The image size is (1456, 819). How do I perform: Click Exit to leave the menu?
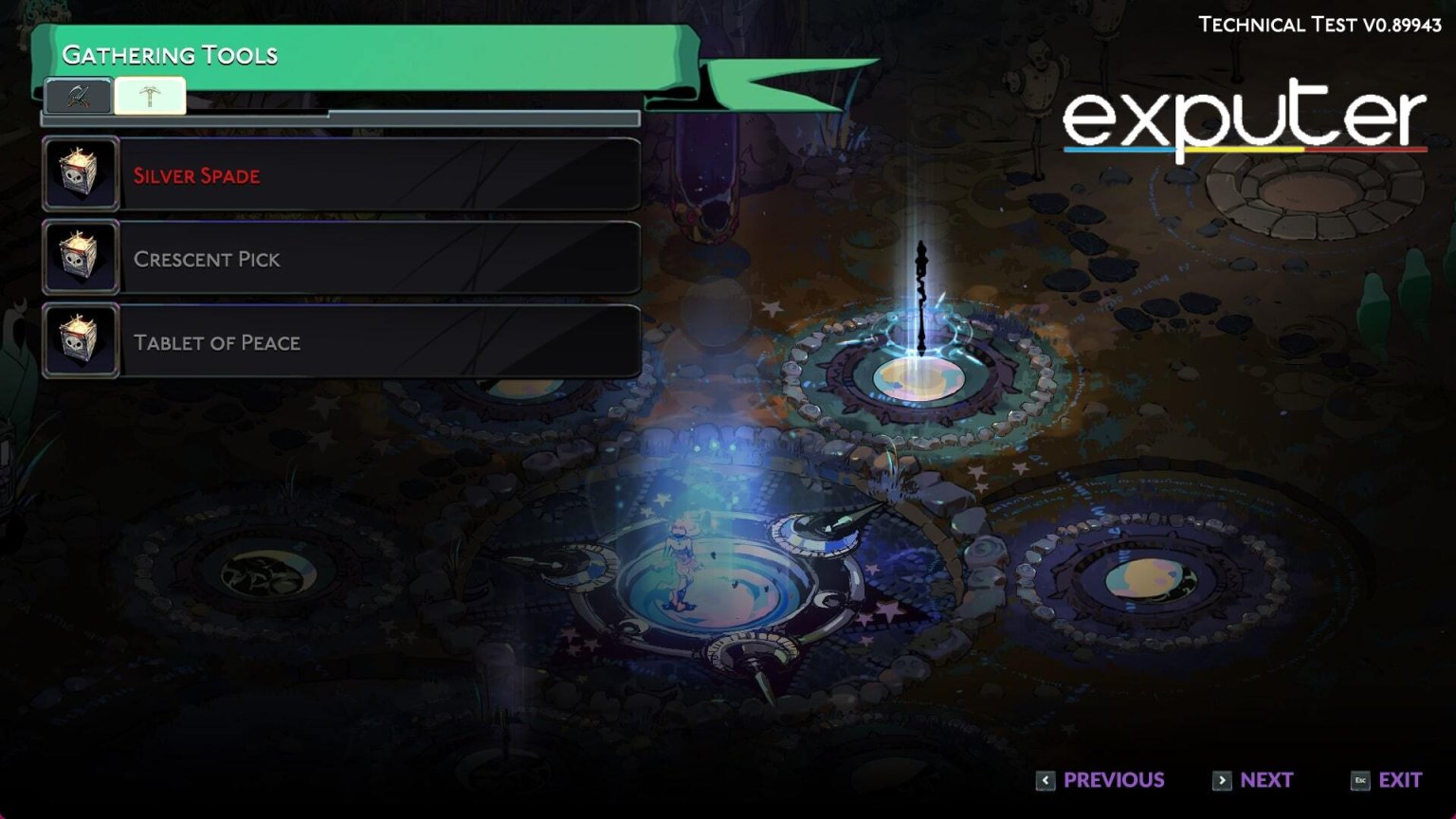point(1400,779)
